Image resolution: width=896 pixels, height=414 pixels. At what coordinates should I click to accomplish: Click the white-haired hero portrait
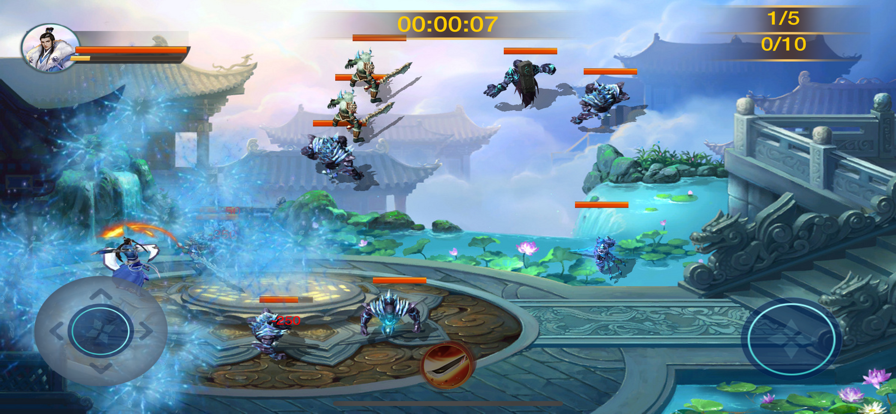50,47
